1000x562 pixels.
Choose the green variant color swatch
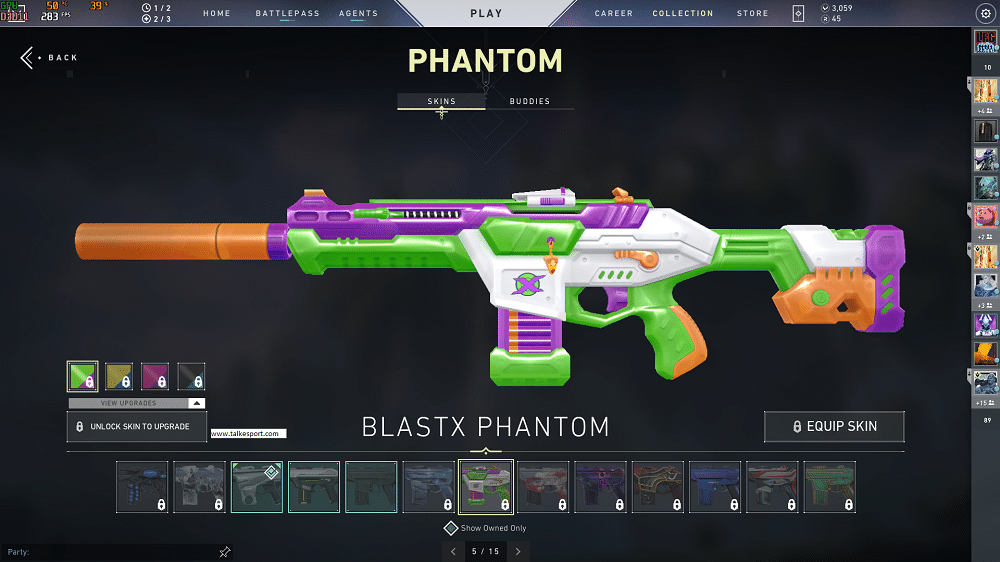pyautogui.click(x=83, y=376)
